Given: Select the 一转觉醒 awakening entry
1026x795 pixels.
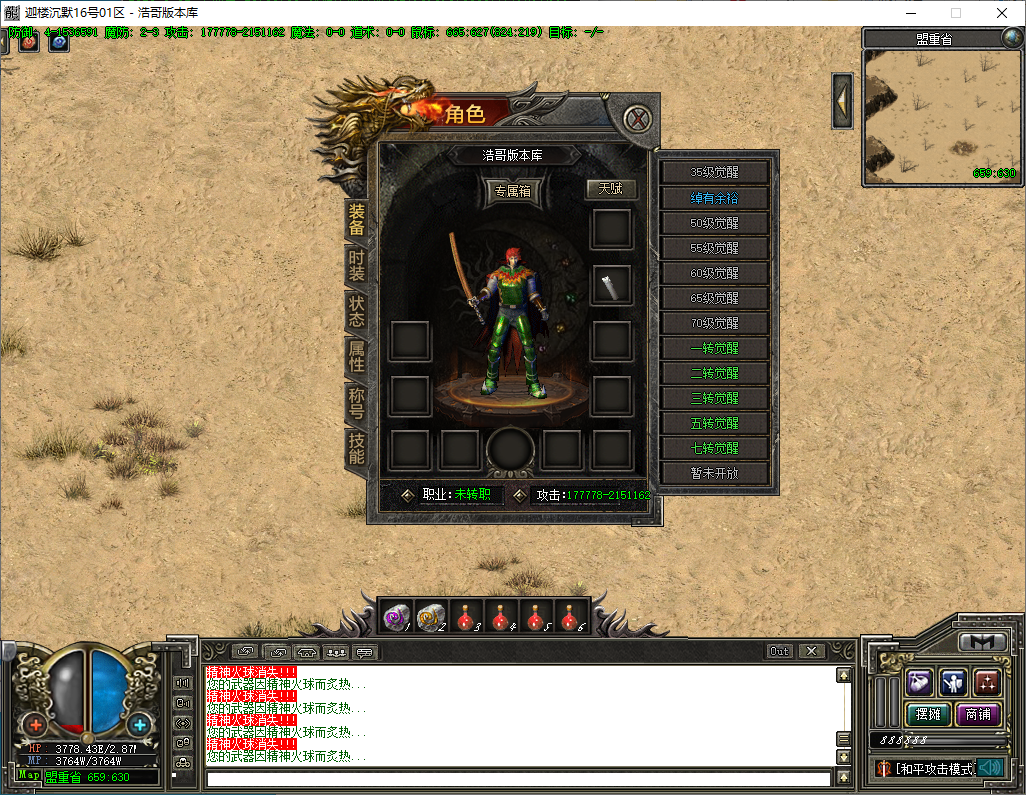Looking at the screenshot, I should coord(714,348).
